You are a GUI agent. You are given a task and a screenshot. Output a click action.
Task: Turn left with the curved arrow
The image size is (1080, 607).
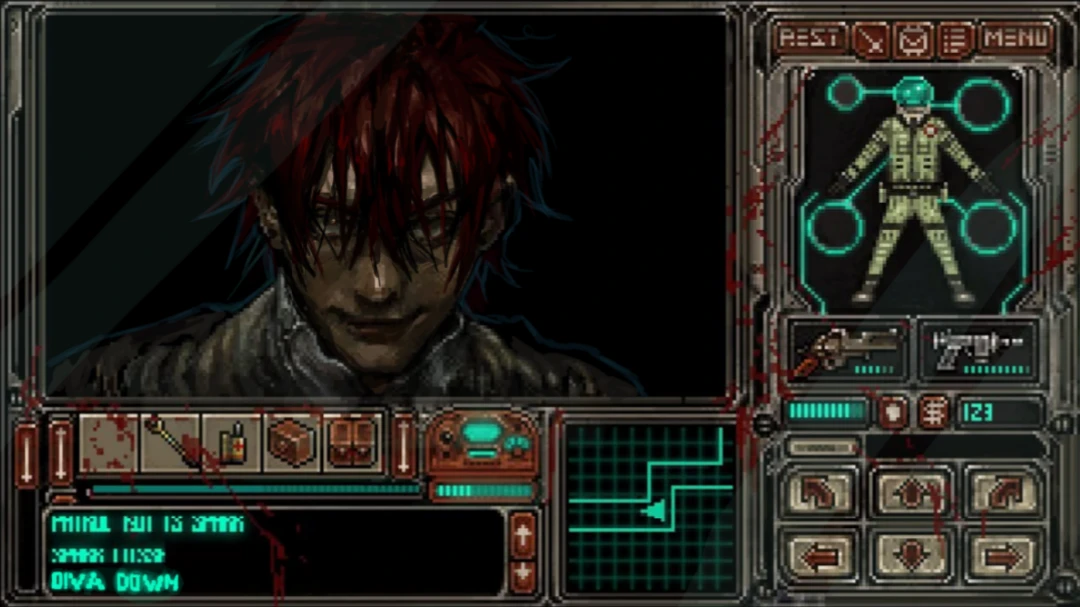pos(819,492)
